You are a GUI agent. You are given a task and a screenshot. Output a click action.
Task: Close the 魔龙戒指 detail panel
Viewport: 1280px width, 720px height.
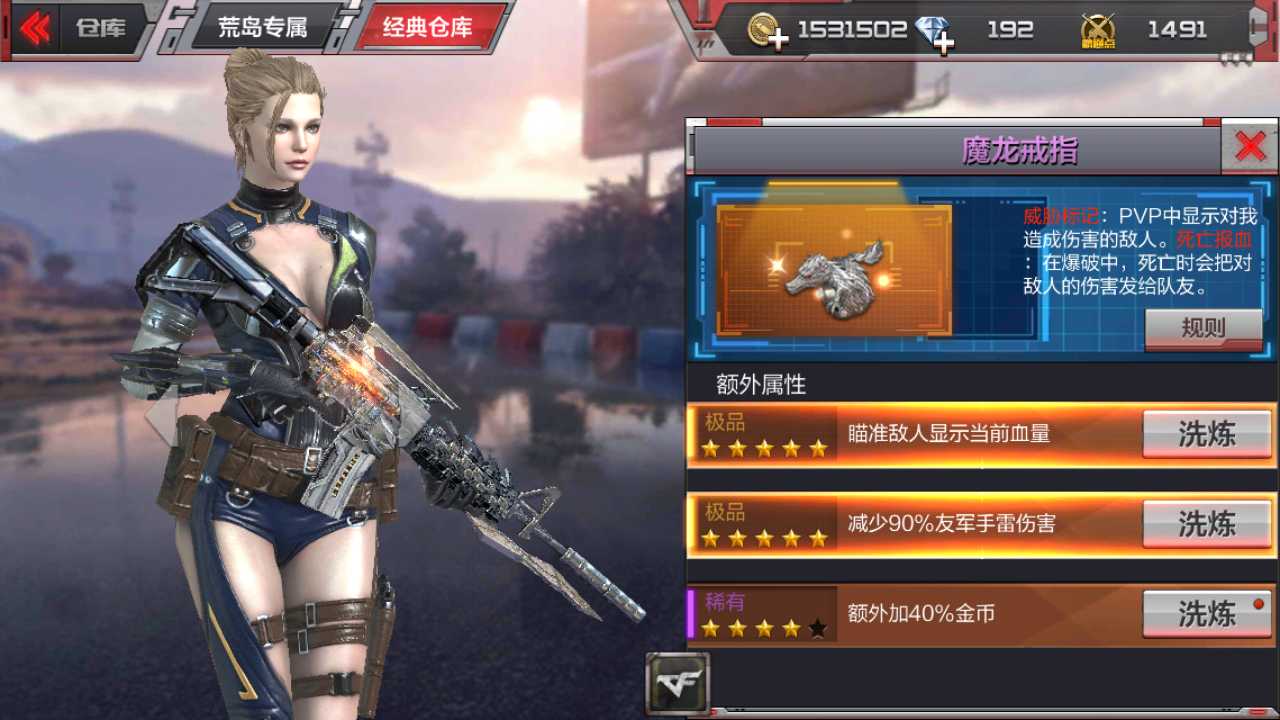1251,145
